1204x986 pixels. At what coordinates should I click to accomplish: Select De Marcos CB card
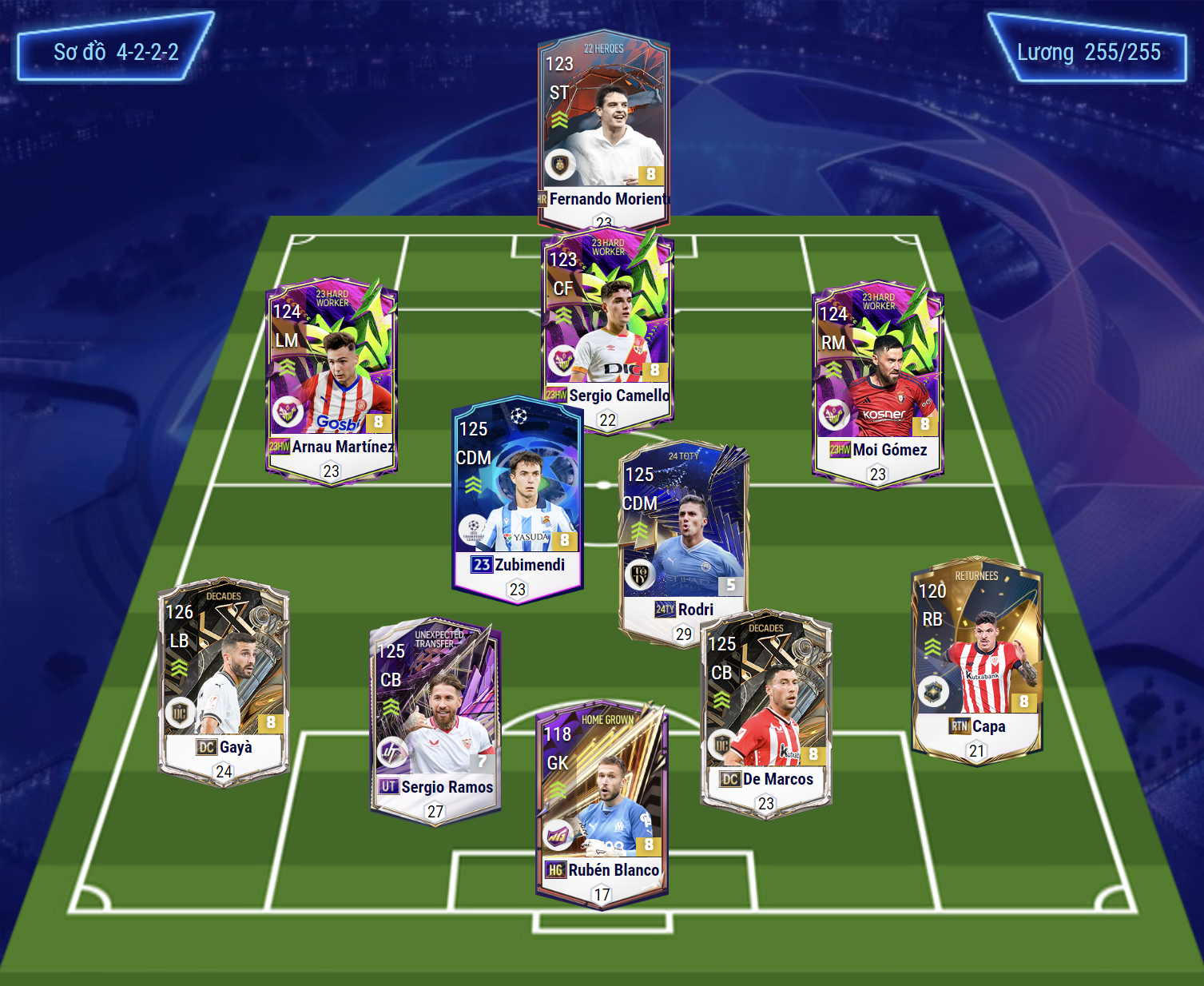click(766, 711)
